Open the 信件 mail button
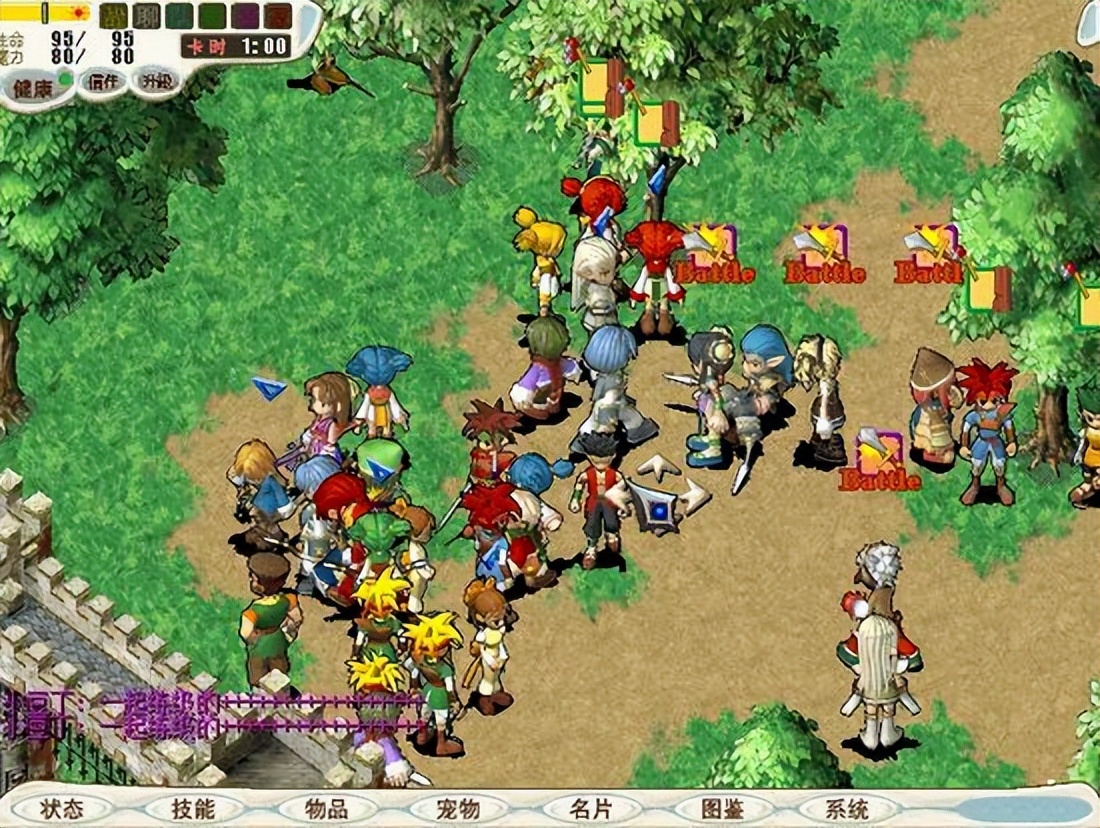The image size is (1100, 828). 103,82
